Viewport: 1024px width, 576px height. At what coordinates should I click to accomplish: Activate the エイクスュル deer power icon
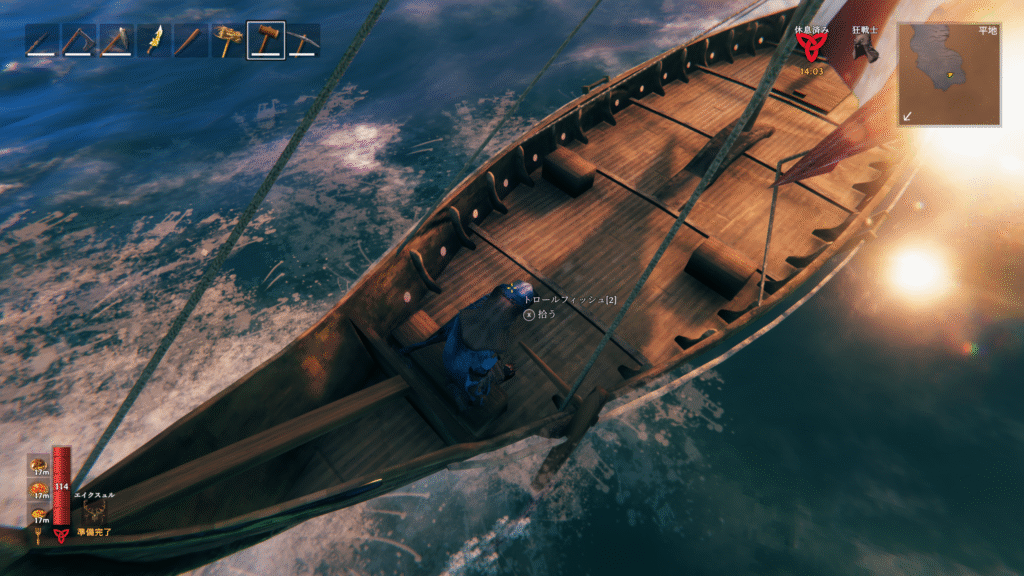click(97, 511)
